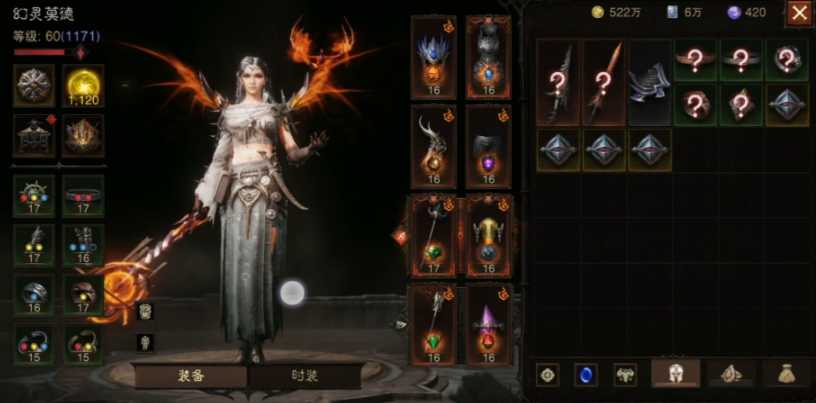
Task: Select the round shield emblem icon
Action: [34, 85]
